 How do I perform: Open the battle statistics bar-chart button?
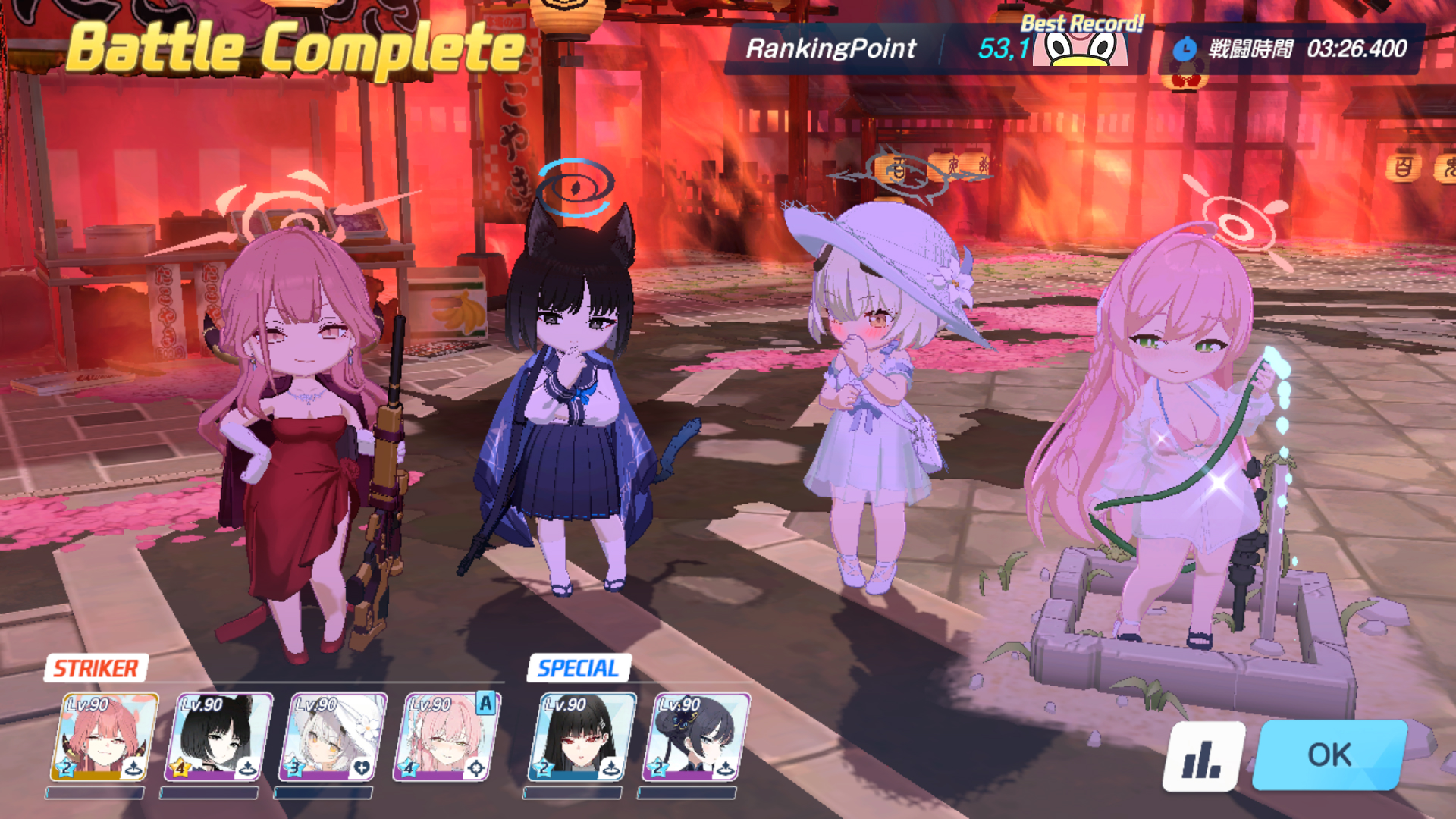coord(1203,755)
